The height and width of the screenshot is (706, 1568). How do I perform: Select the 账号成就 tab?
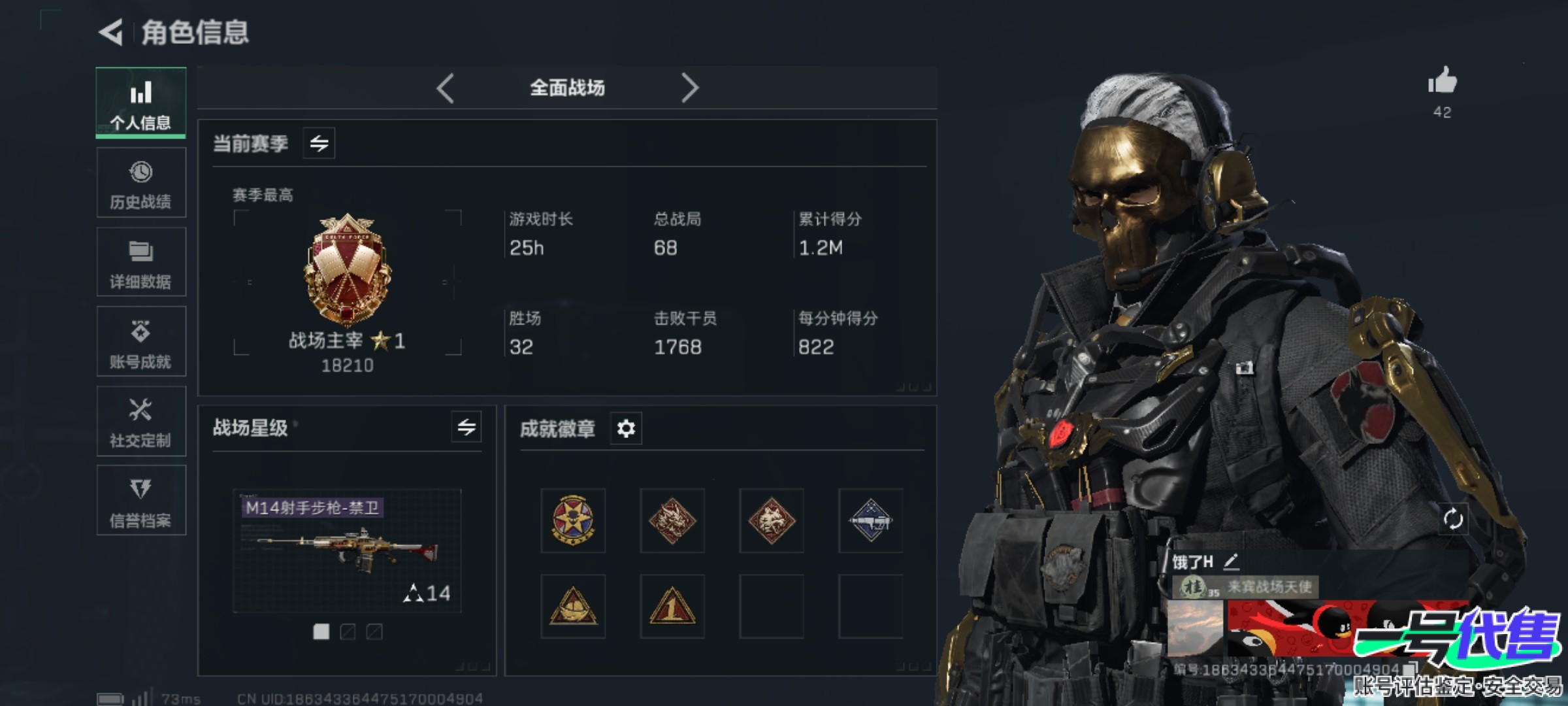[x=140, y=342]
